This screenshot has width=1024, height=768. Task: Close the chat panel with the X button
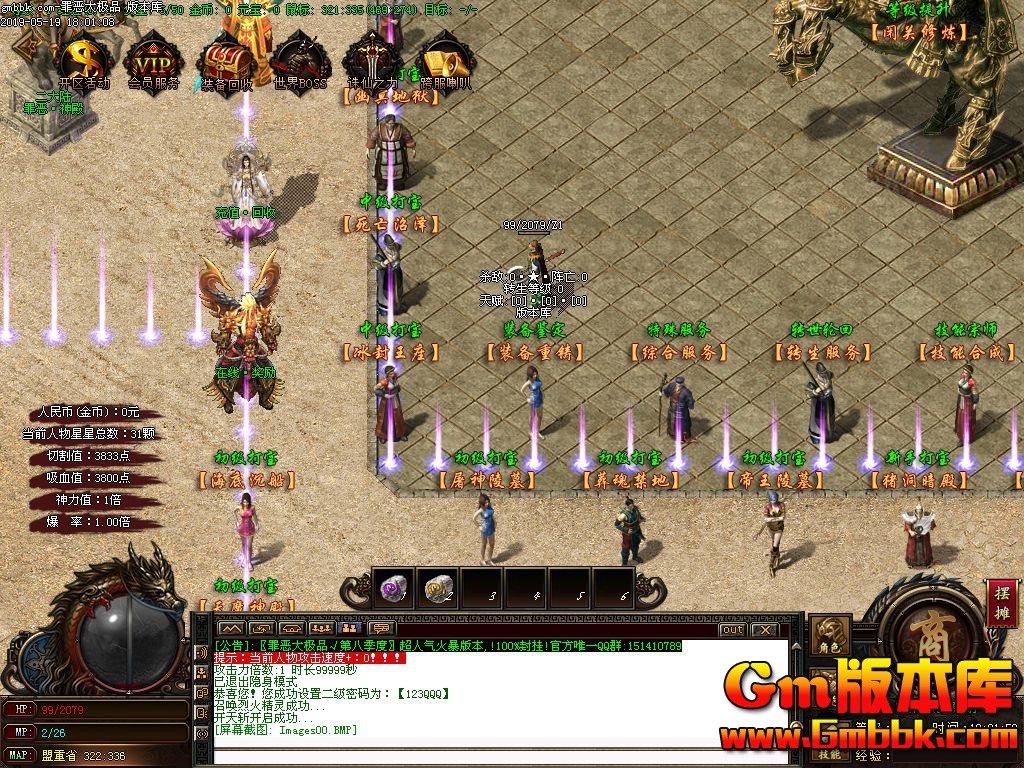pyautogui.click(x=764, y=630)
